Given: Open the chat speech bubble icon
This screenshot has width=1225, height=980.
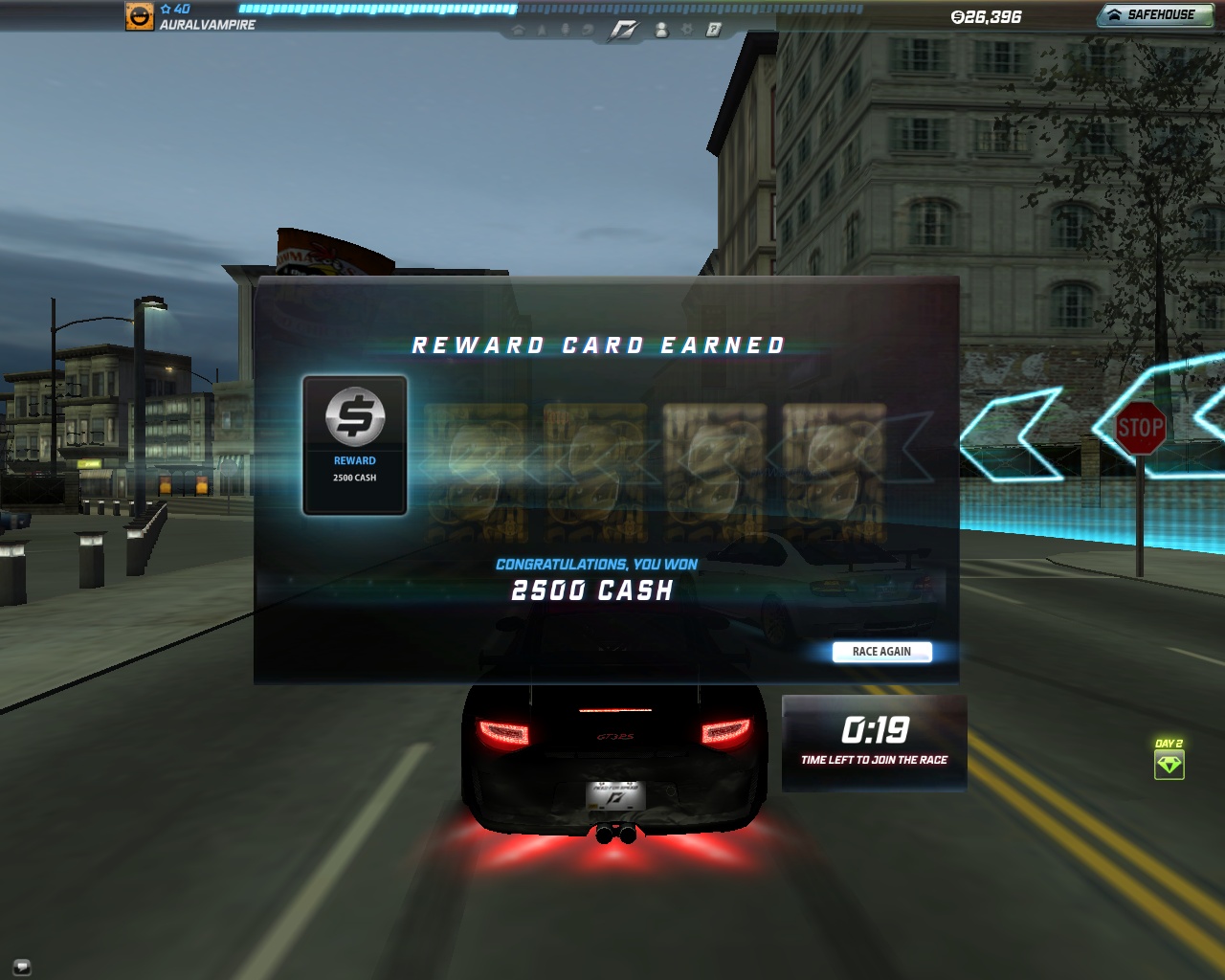Looking at the screenshot, I should 22,966.
